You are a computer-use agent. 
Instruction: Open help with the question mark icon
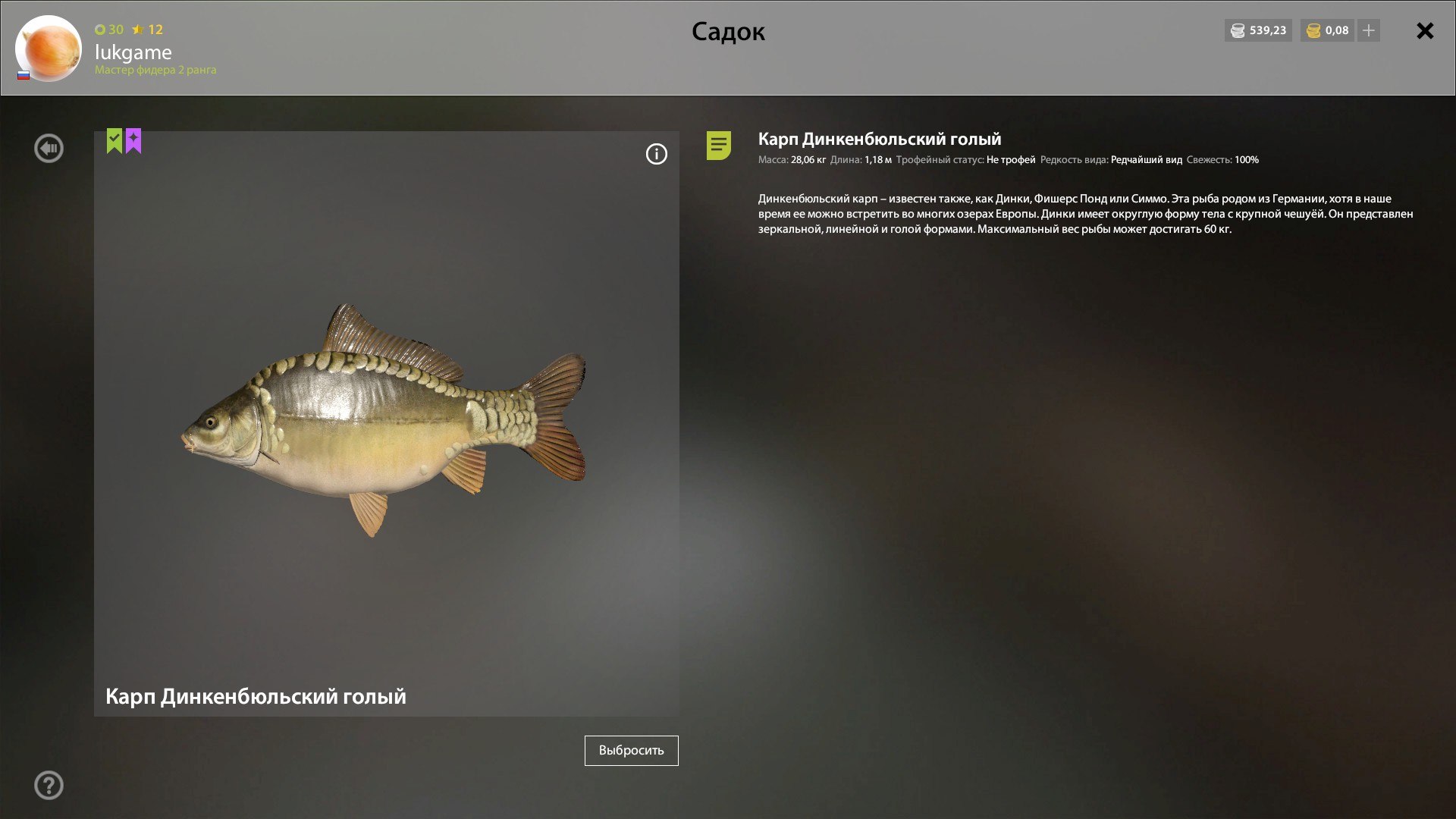[x=49, y=785]
